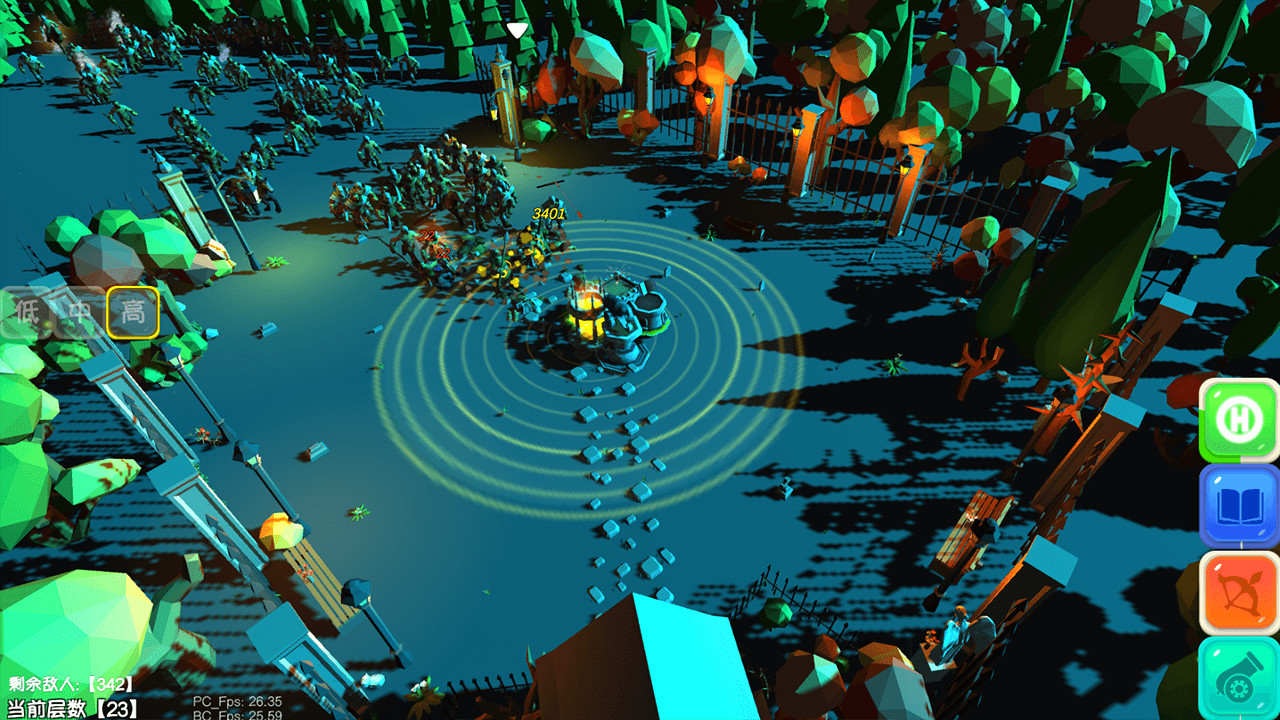Click the white arrow marker at screen top

pos(516,30)
